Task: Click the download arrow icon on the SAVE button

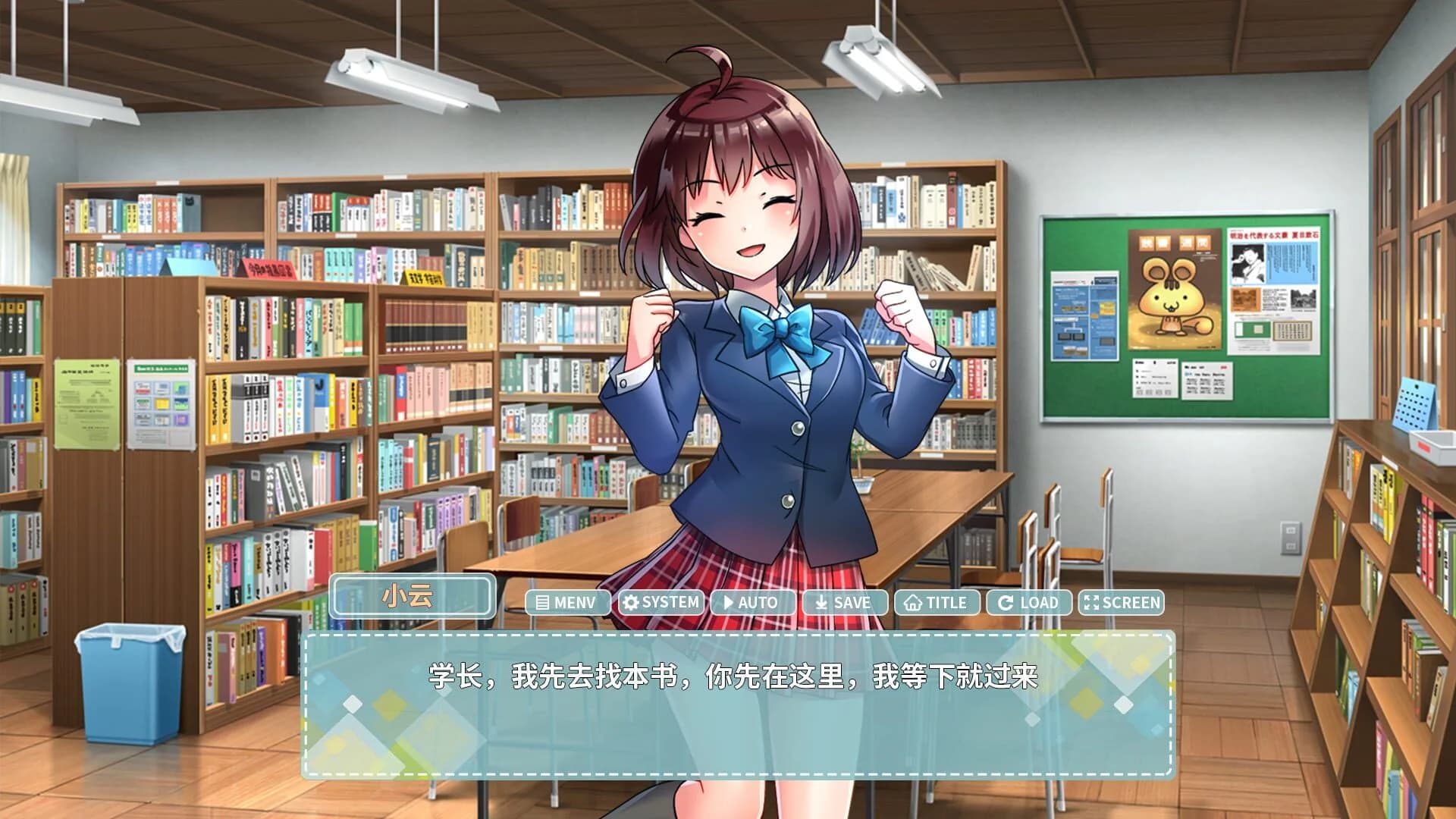Action: click(821, 602)
